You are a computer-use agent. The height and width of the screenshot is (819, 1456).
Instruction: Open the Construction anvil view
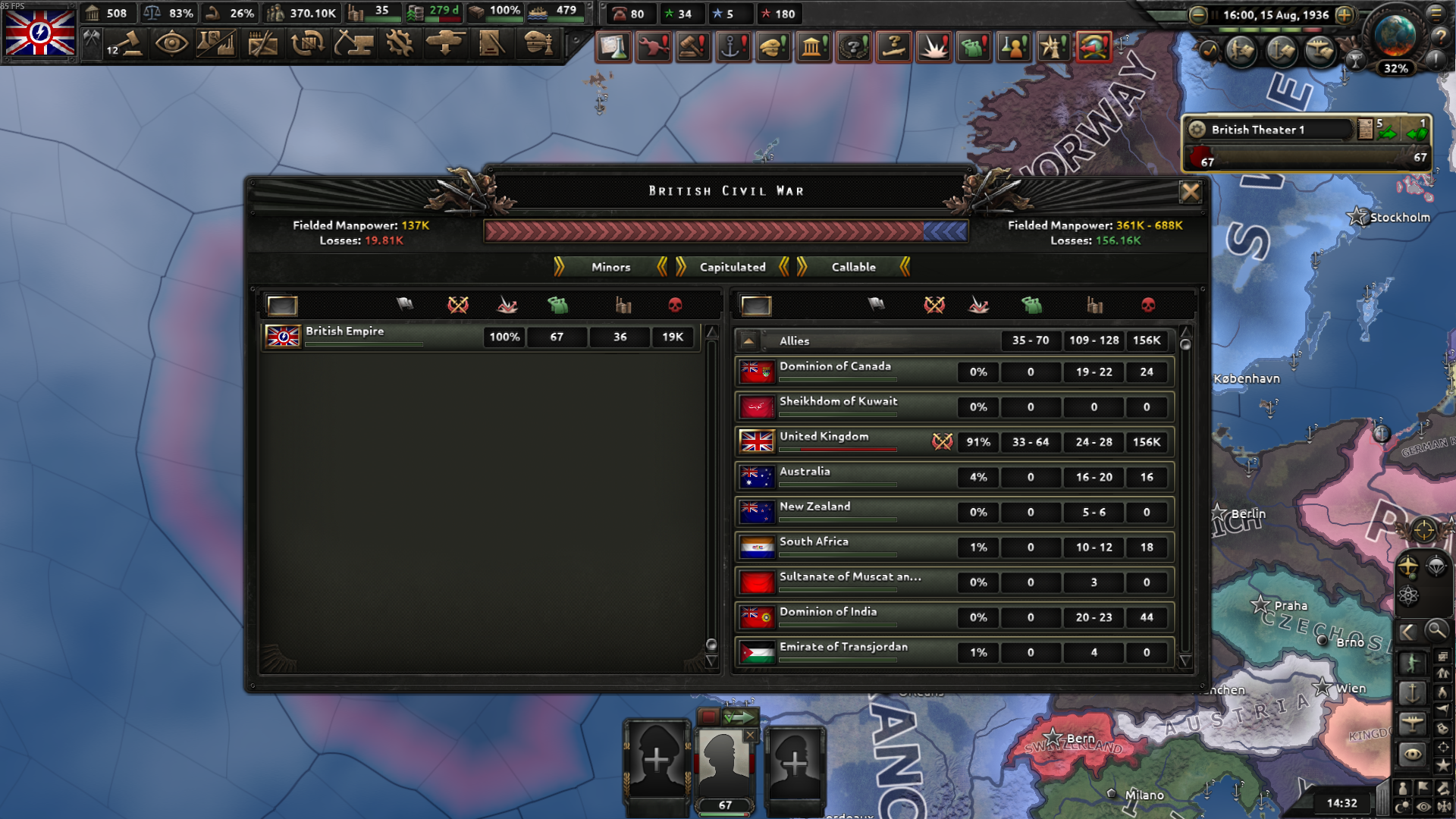pyautogui.click(x=353, y=45)
